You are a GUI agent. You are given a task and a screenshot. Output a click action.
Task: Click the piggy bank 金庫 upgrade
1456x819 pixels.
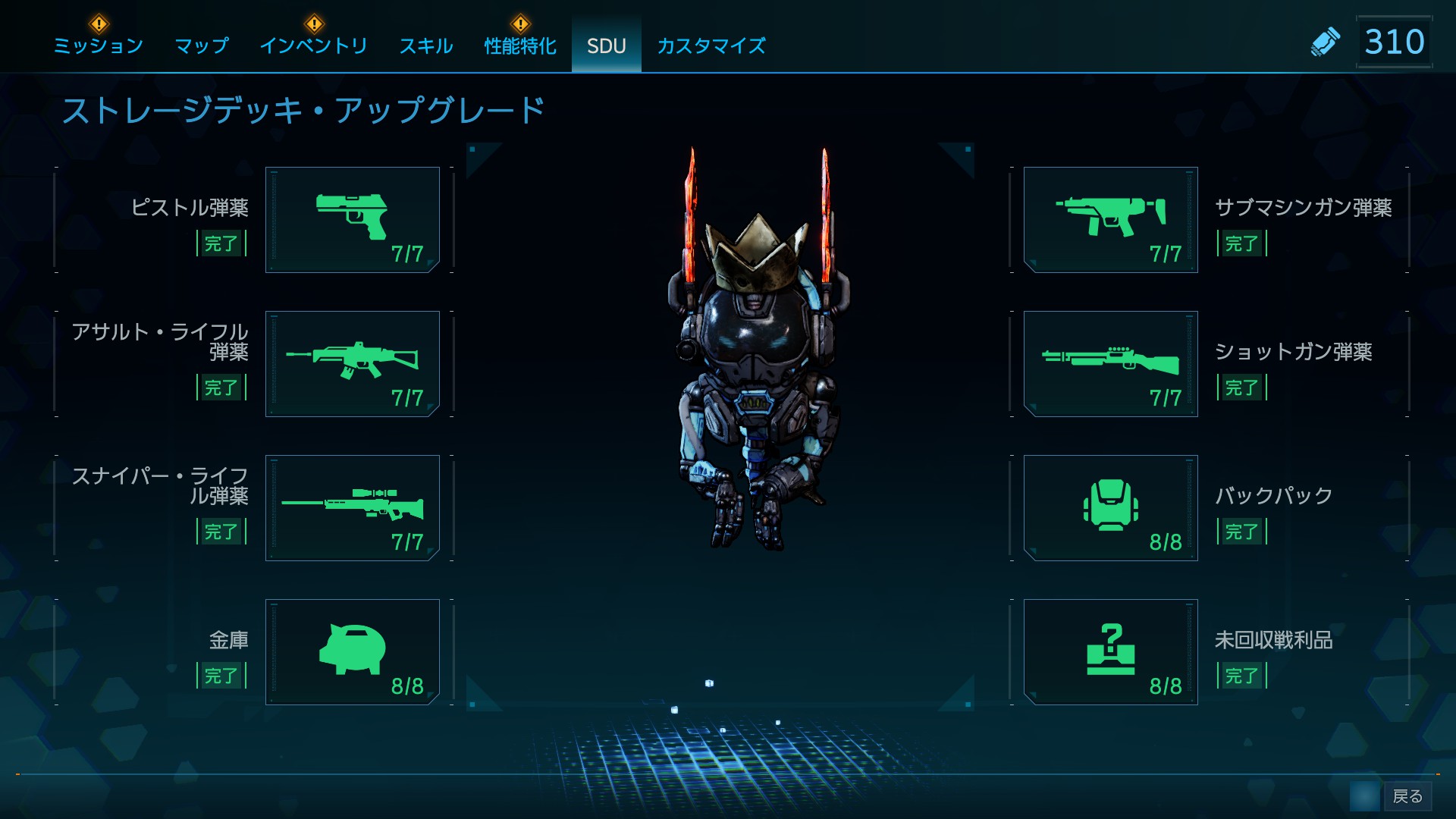click(353, 652)
